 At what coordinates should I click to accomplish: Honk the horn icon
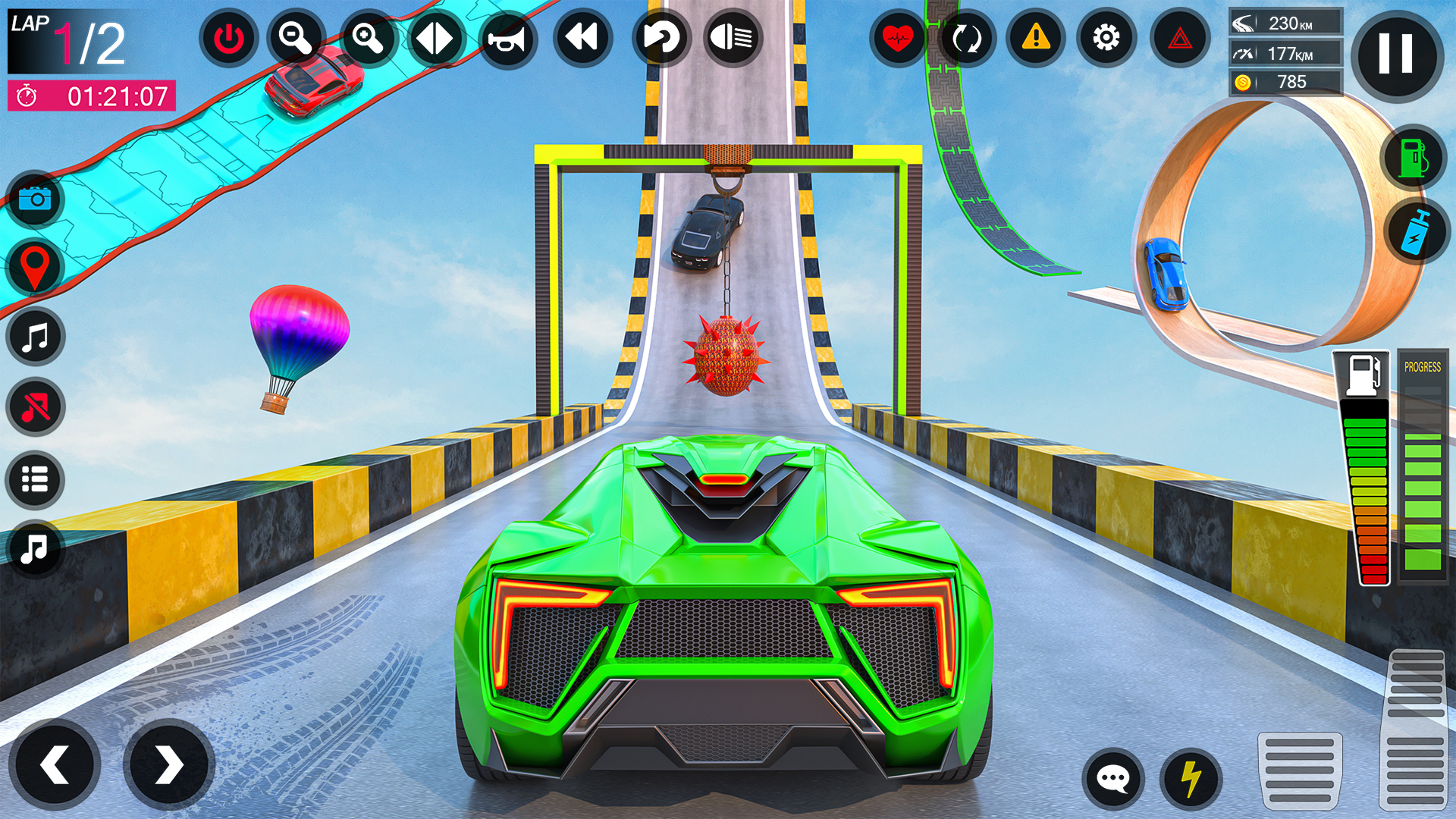pos(509,37)
